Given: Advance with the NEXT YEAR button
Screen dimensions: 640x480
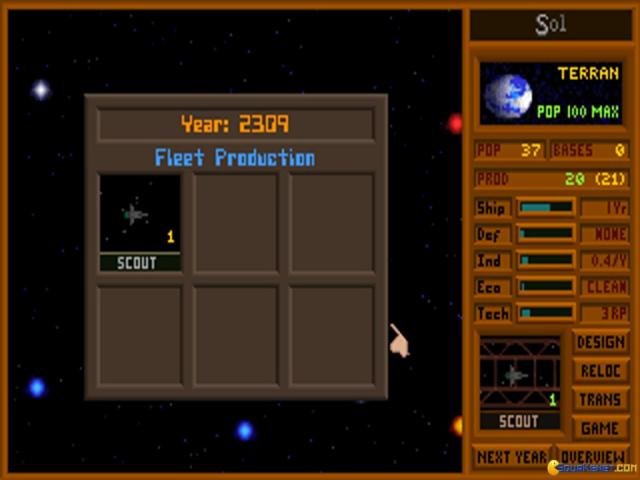Looking at the screenshot, I should pos(511,455).
